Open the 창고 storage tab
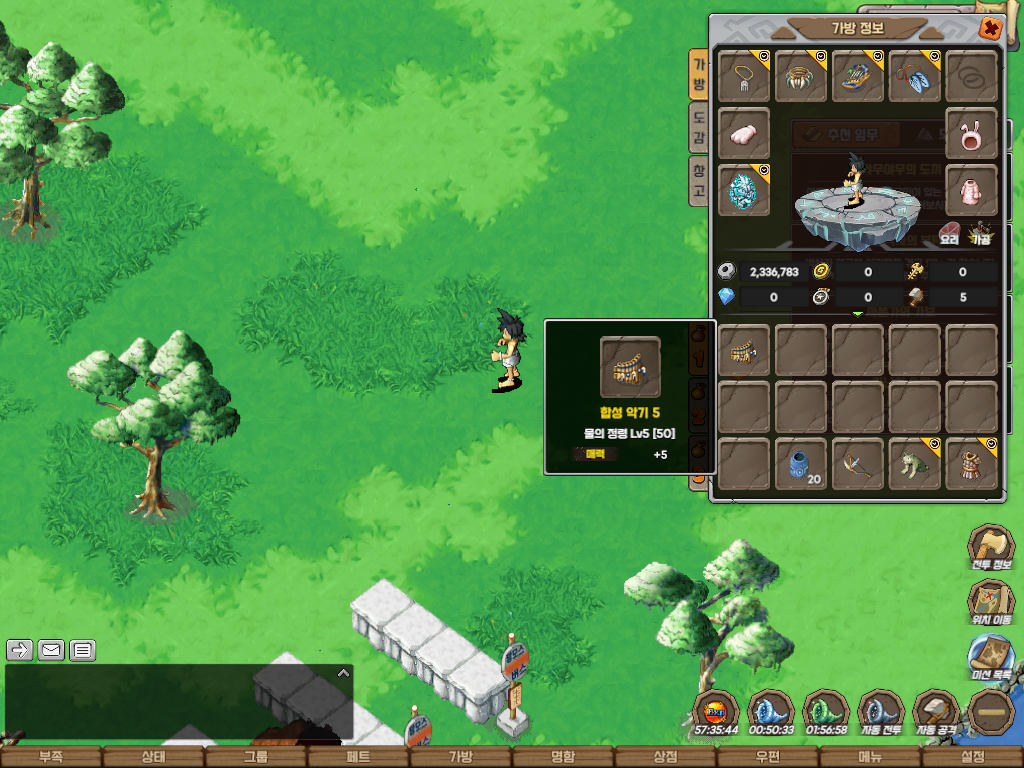 [x=699, y=181]
